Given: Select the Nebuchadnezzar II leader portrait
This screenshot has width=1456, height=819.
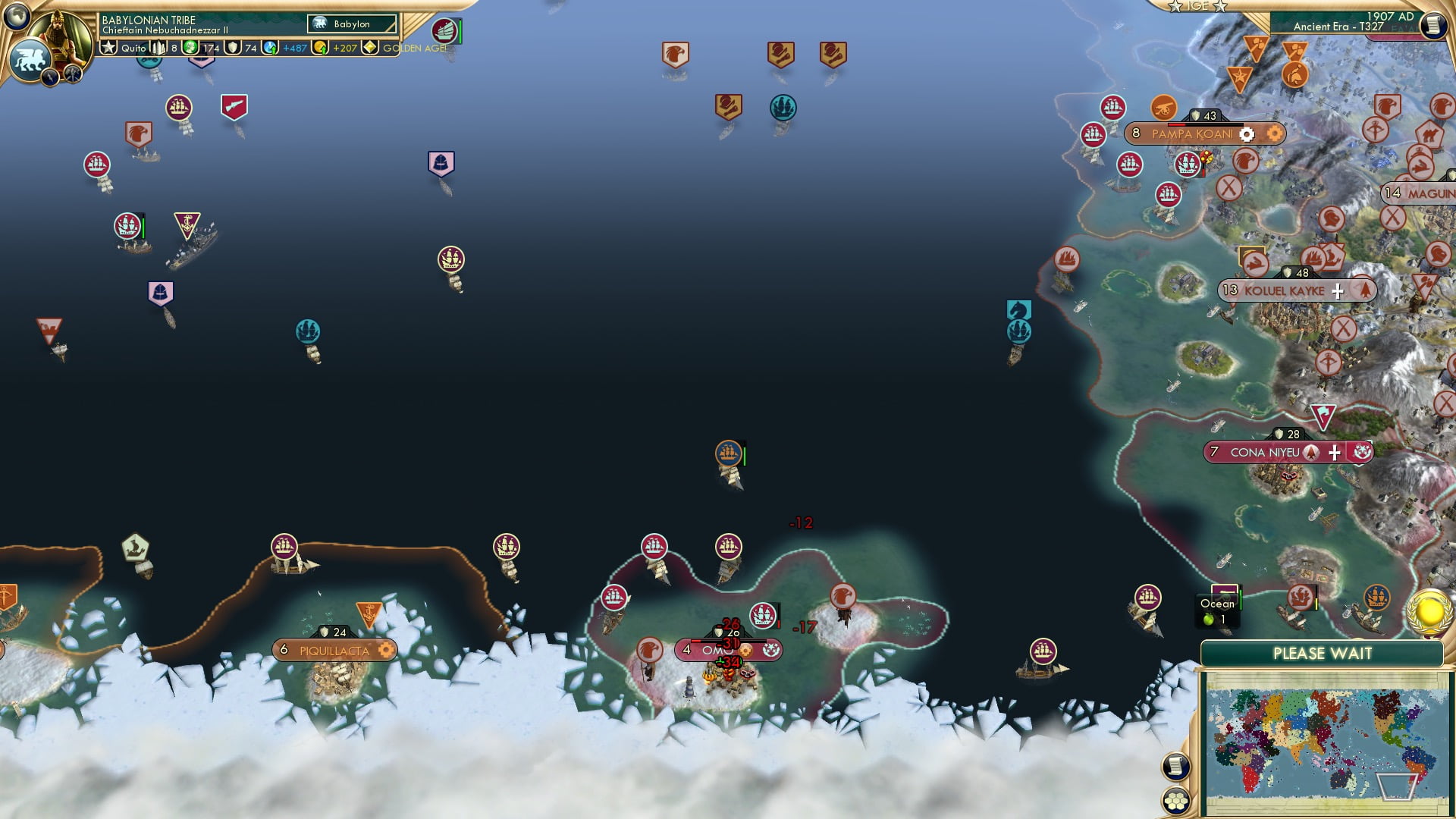Looking at the screenshot, I should [61, 34].
